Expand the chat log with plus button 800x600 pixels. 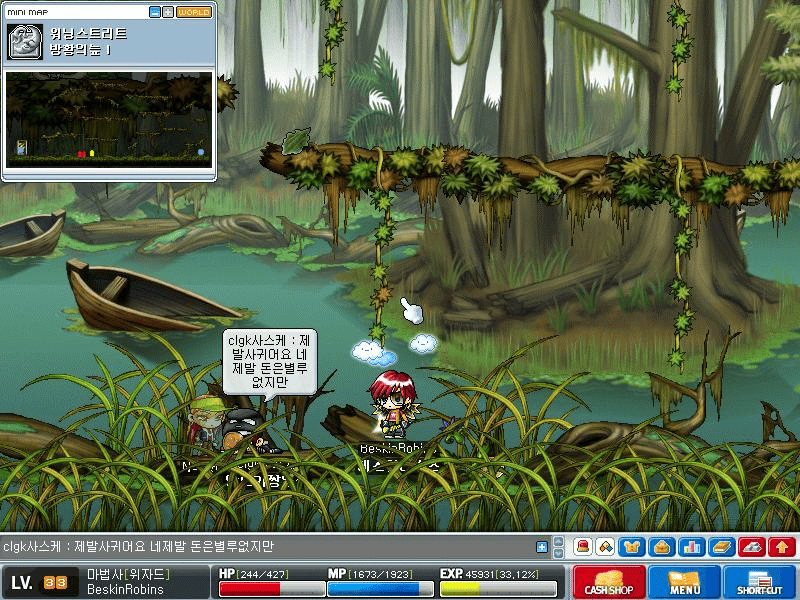pyautogui.click(x=542, y=547)
